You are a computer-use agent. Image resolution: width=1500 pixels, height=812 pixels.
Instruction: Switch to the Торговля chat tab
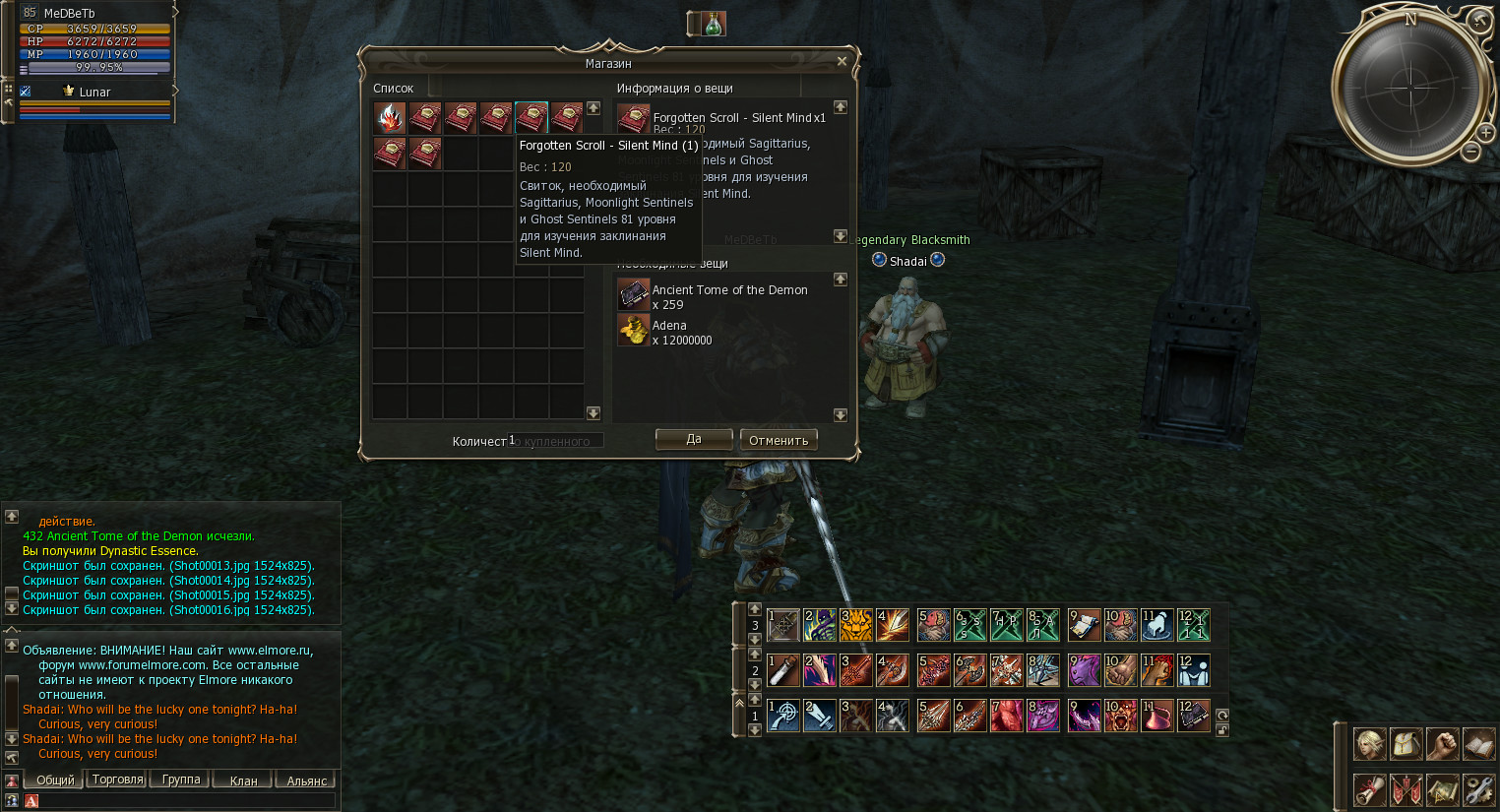pos(117,780)
